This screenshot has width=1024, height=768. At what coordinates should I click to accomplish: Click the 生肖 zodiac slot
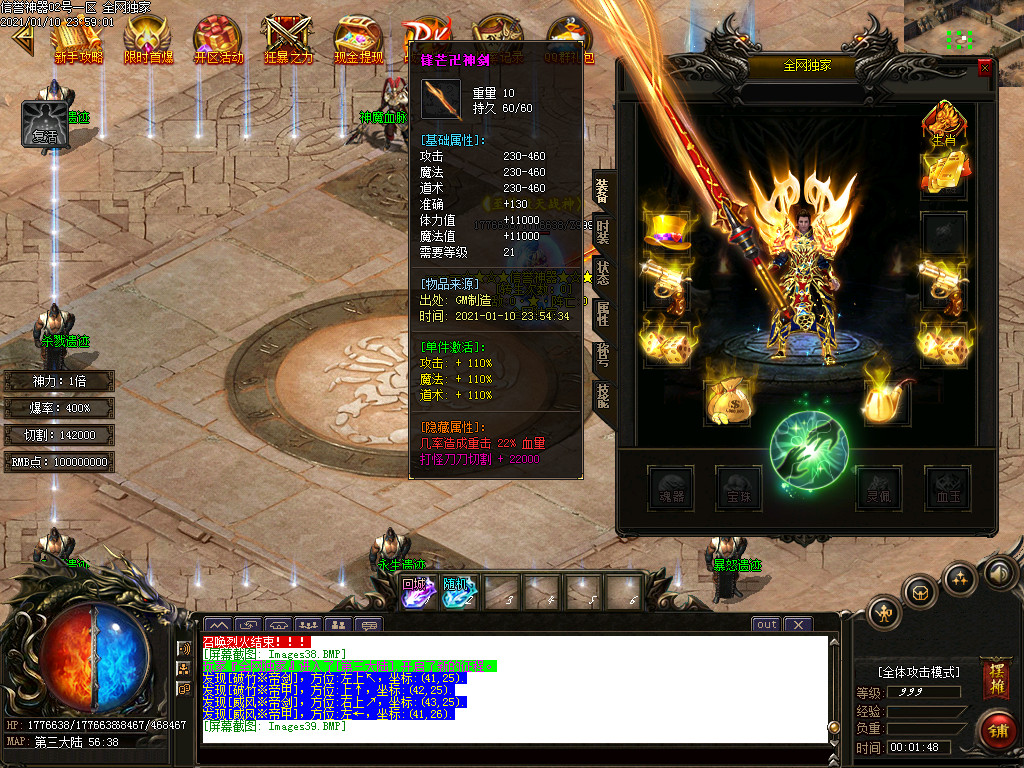tap(943, 125)
